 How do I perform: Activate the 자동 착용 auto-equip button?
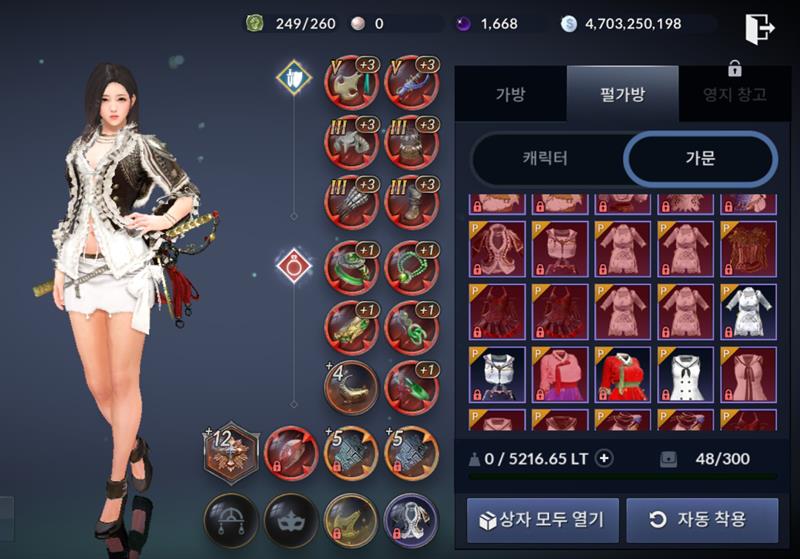point(701,520)
